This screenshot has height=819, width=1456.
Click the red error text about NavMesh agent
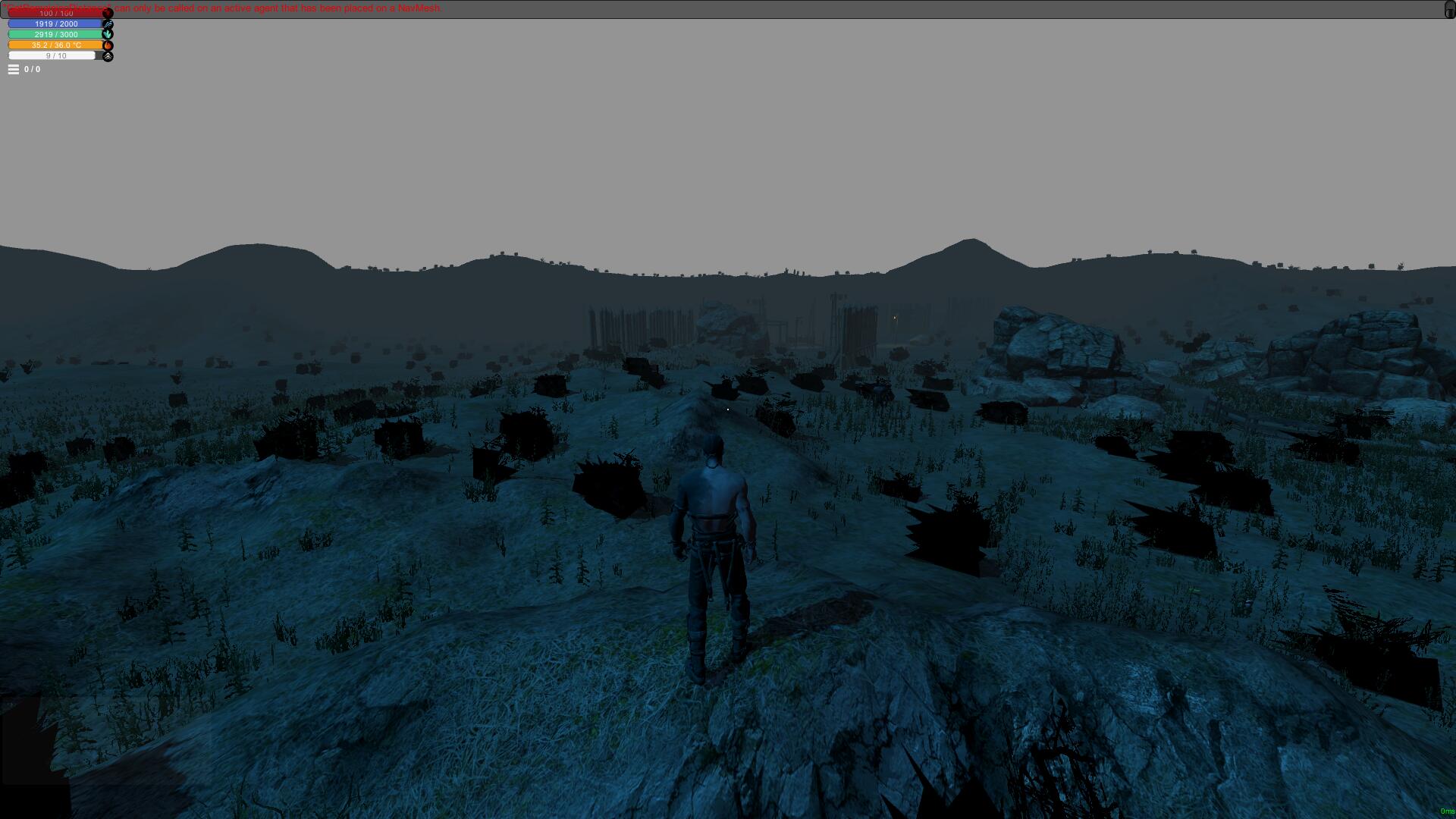click(227, 8)
